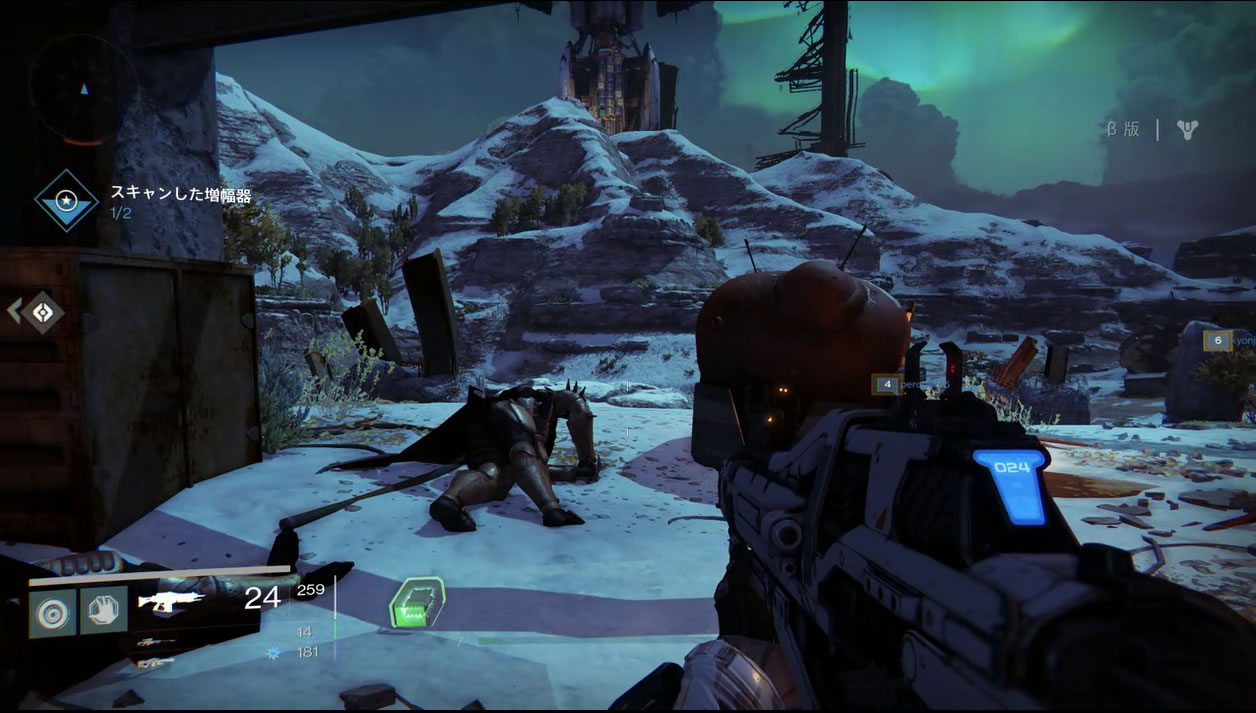Activate the grenade ability icon
The image size is (1256, 713).
[52, 610]
